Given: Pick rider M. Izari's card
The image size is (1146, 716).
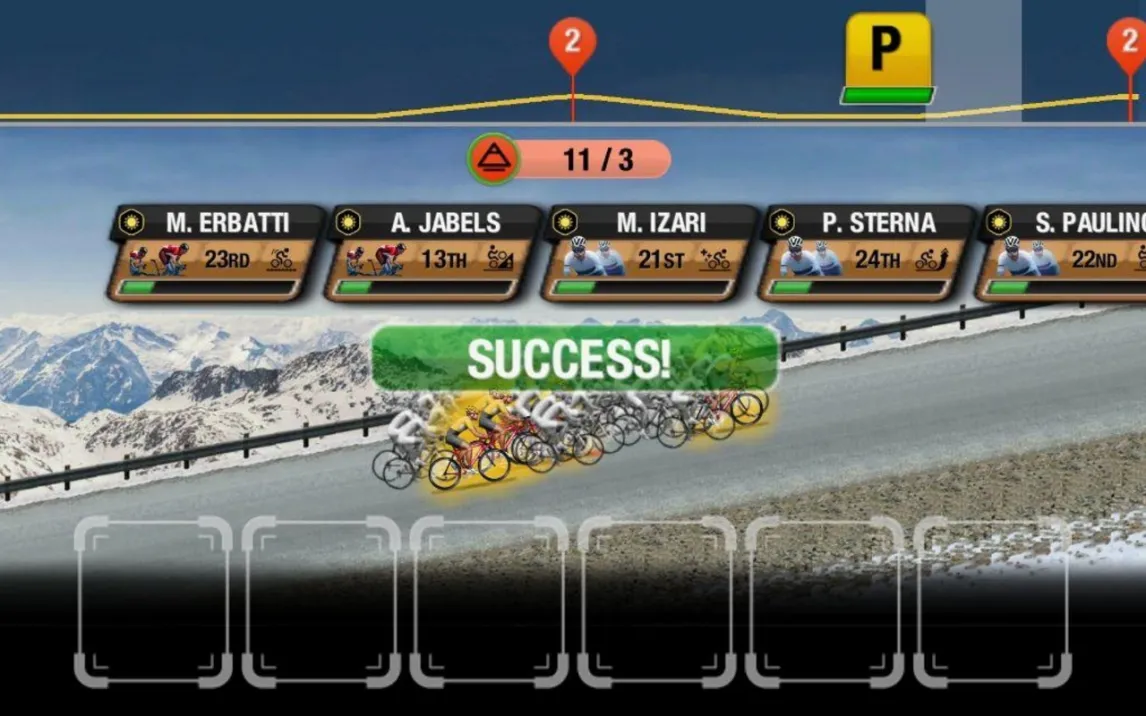Looking at the screenshot, I should pos(651,254).
